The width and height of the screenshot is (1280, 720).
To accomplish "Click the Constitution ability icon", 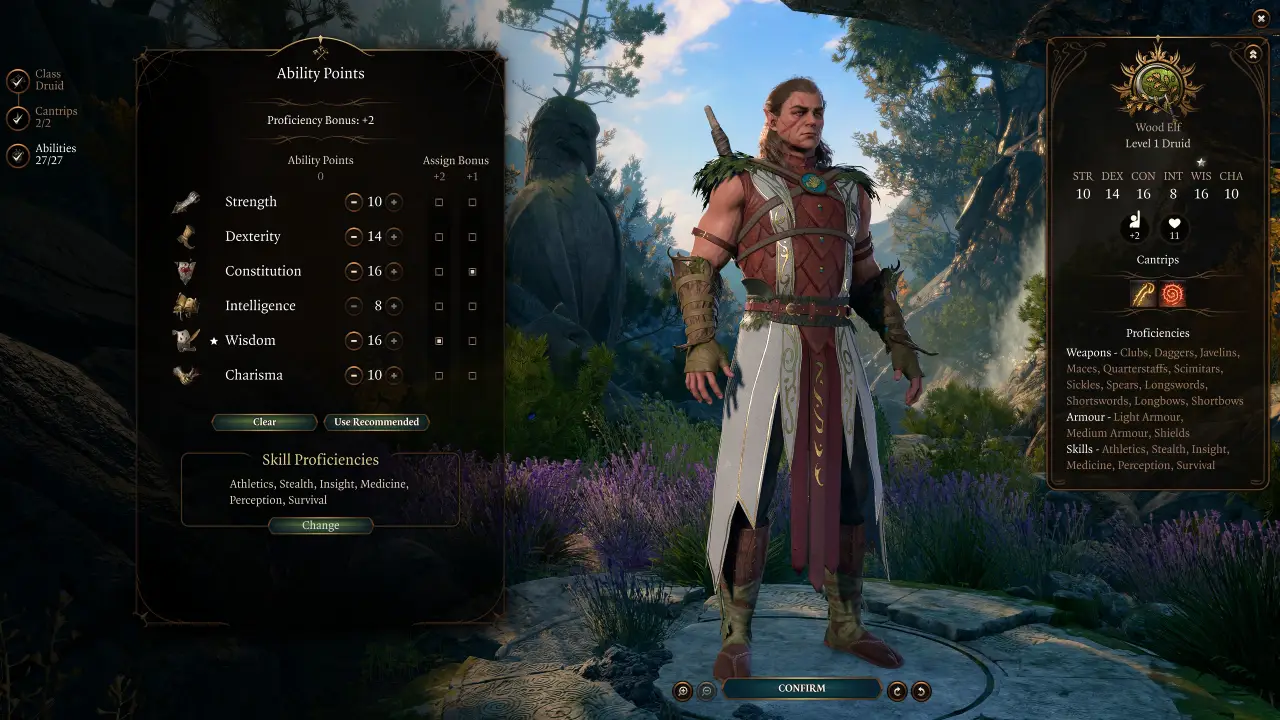I will pyautogui.click(x=187, y=270).
